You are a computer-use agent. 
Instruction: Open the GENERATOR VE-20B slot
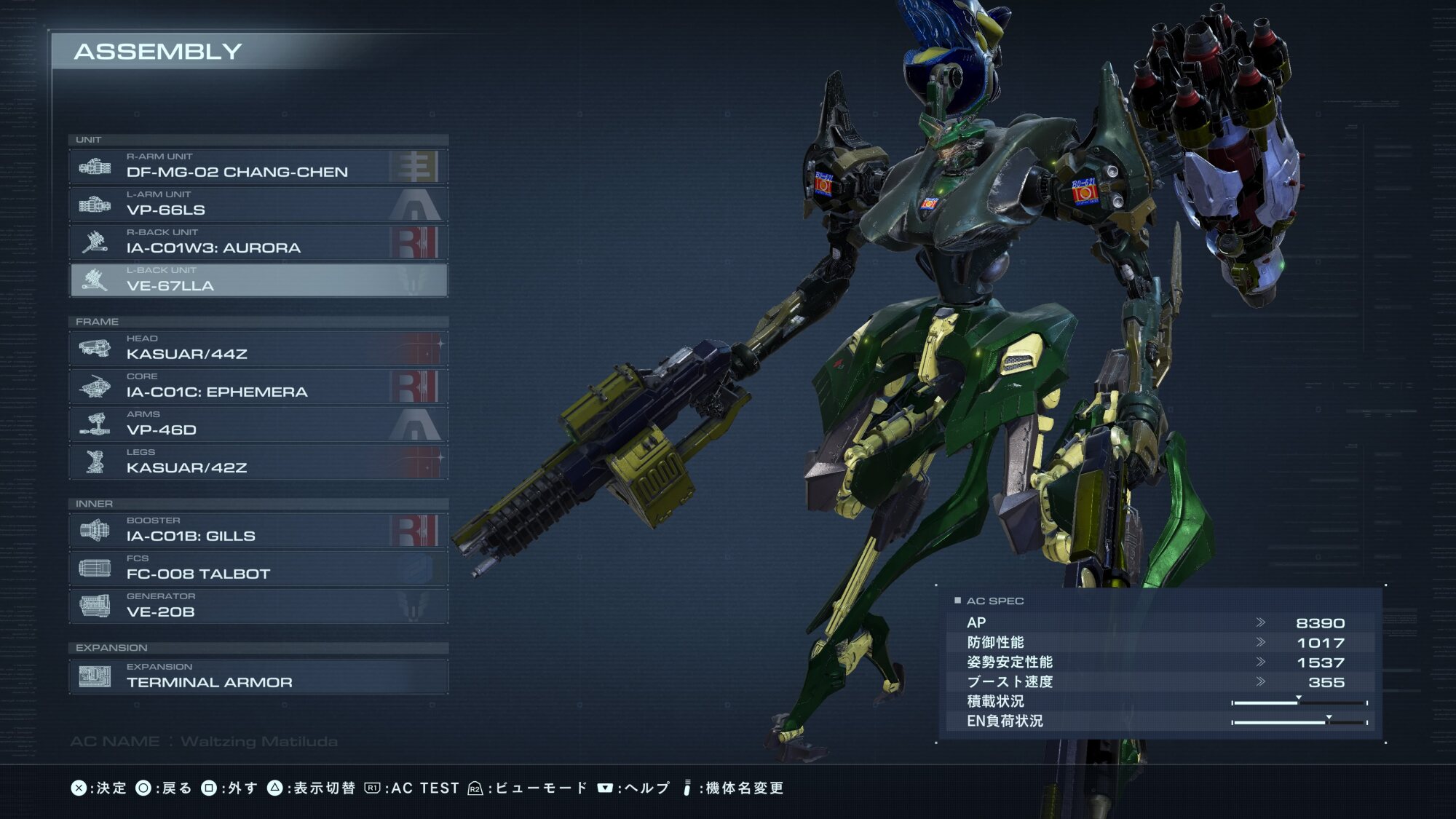pos(258,606)
